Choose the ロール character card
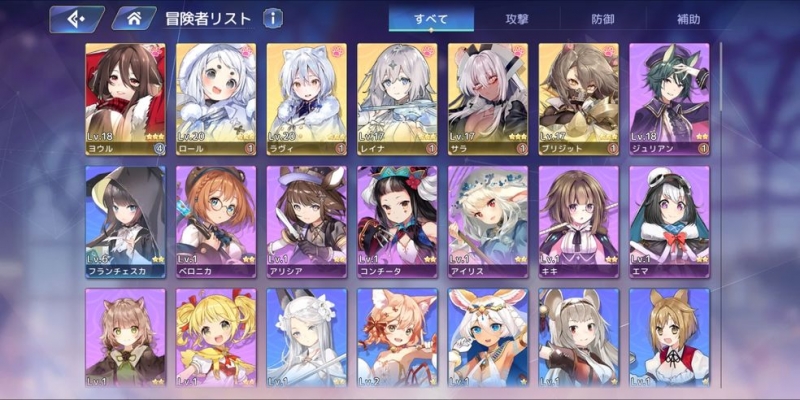This screenshot has height=400, width=800. [x=215, y=98]
